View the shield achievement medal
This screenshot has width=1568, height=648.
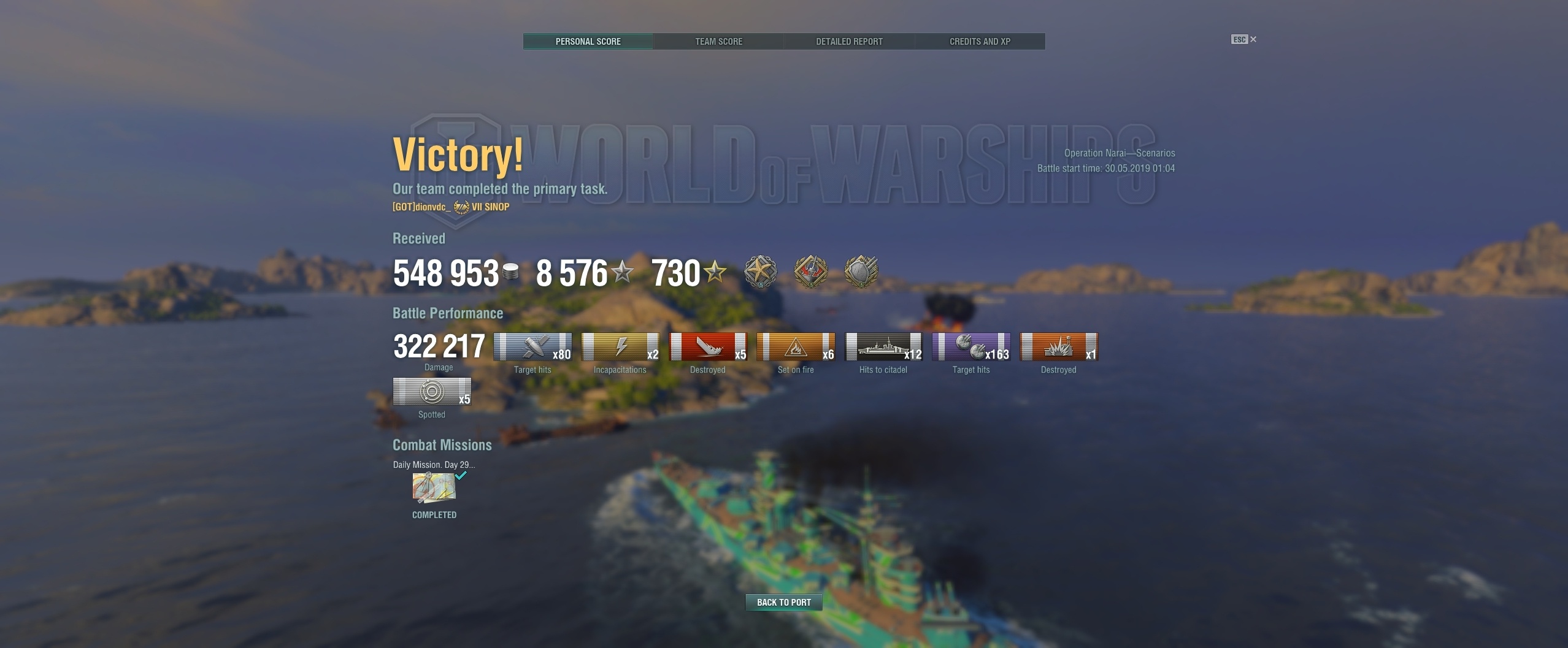(x=861, y=272)
